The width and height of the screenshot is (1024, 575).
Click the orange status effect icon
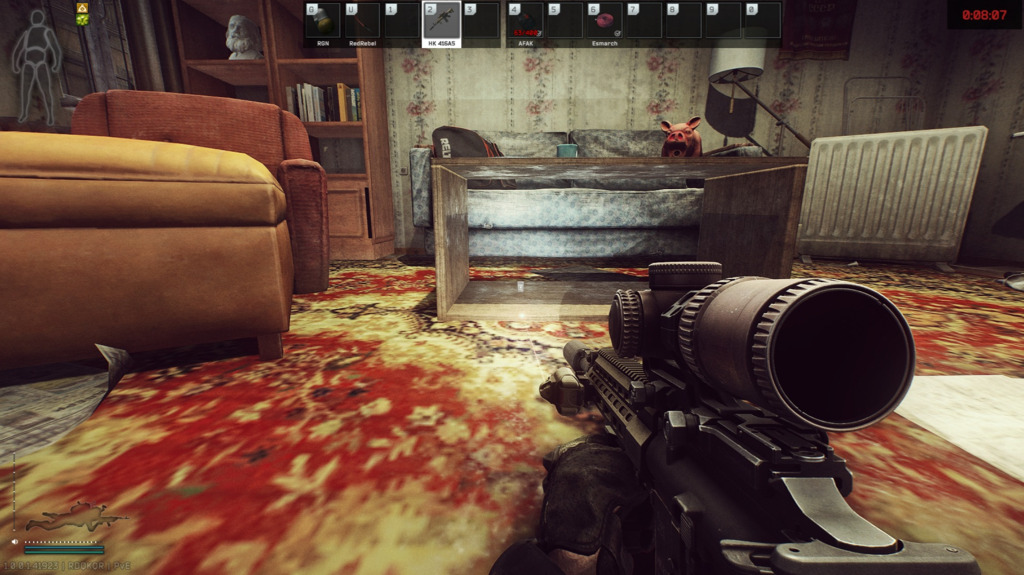click(82, 8)
